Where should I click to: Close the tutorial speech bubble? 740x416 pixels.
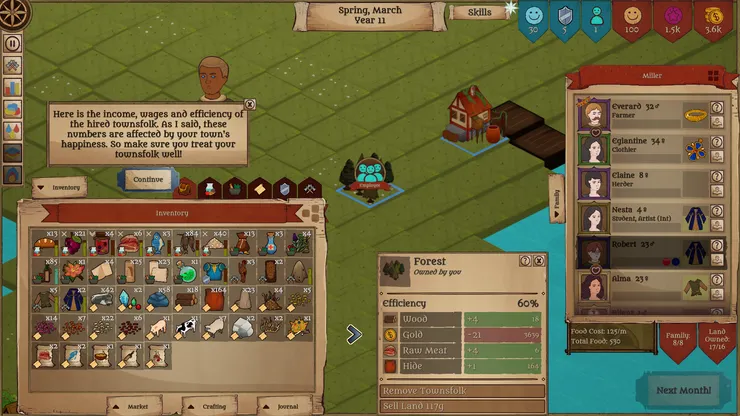click(250, 104)
